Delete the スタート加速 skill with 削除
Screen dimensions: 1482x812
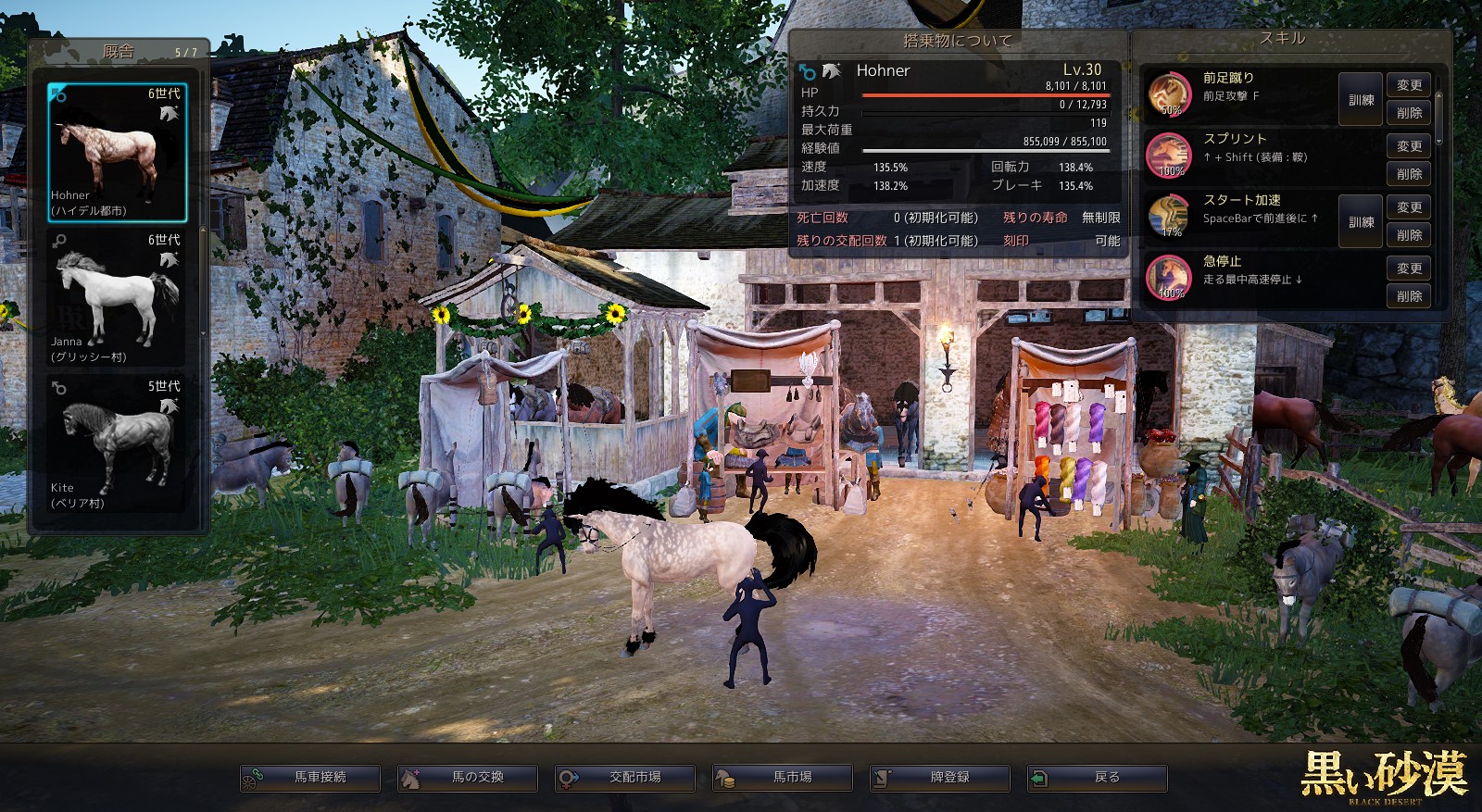pyautogui.click(x=1409, y=235)
